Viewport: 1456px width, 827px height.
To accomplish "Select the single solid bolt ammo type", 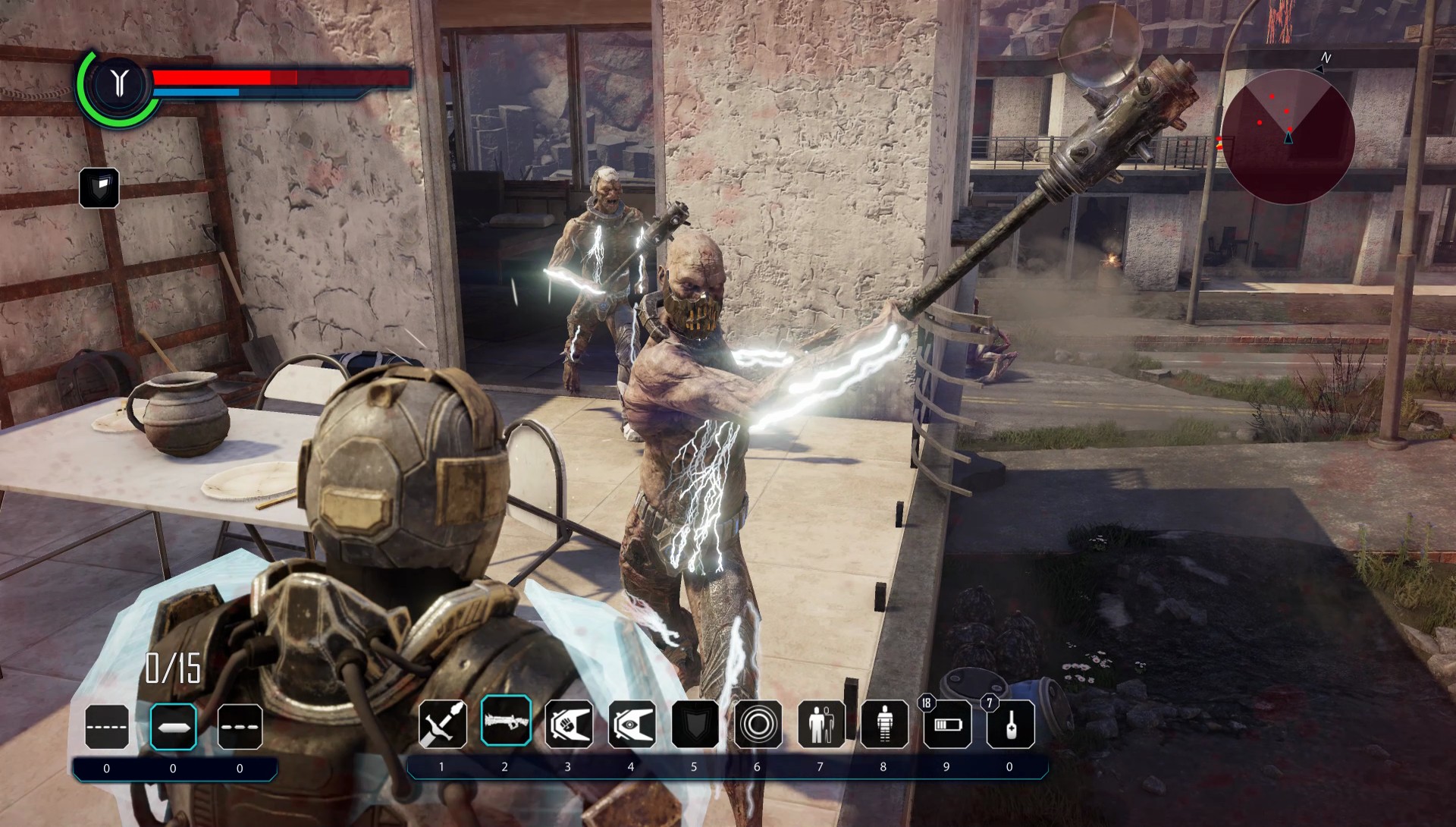I will click(174, 727).
